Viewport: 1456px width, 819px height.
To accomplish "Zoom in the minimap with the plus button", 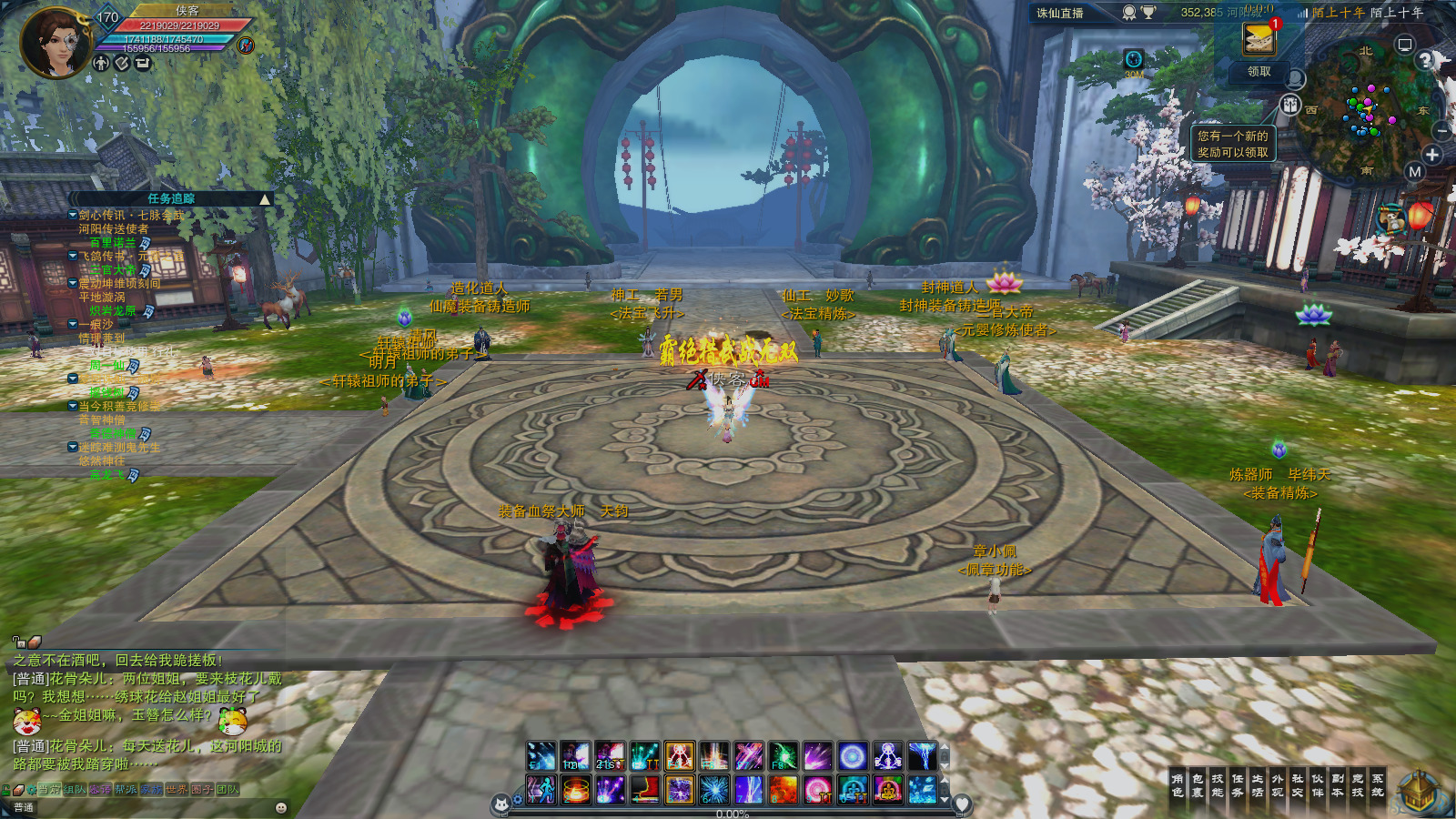I will tap(1432, 155).
